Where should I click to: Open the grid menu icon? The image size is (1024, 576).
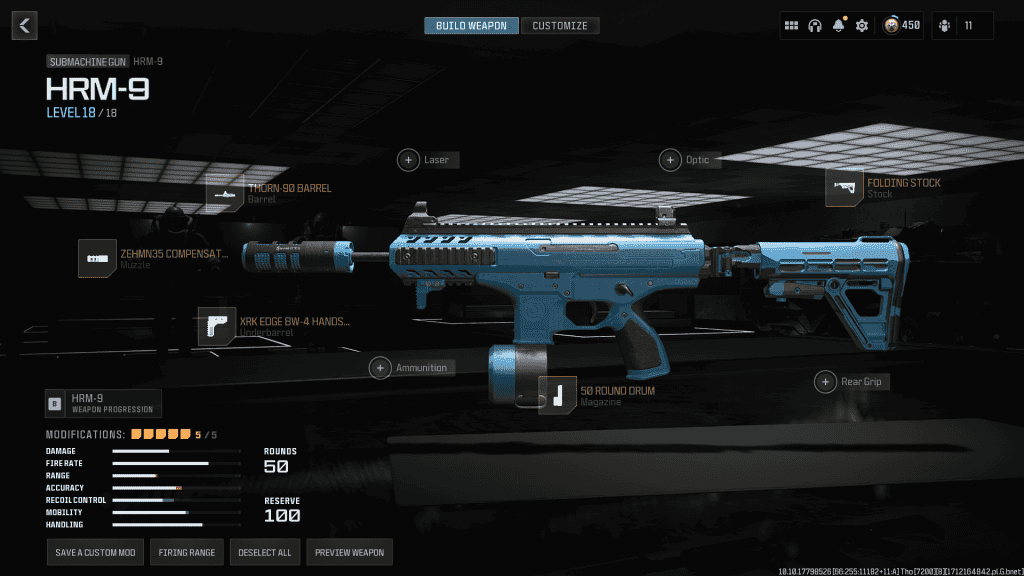pos(791,26)
